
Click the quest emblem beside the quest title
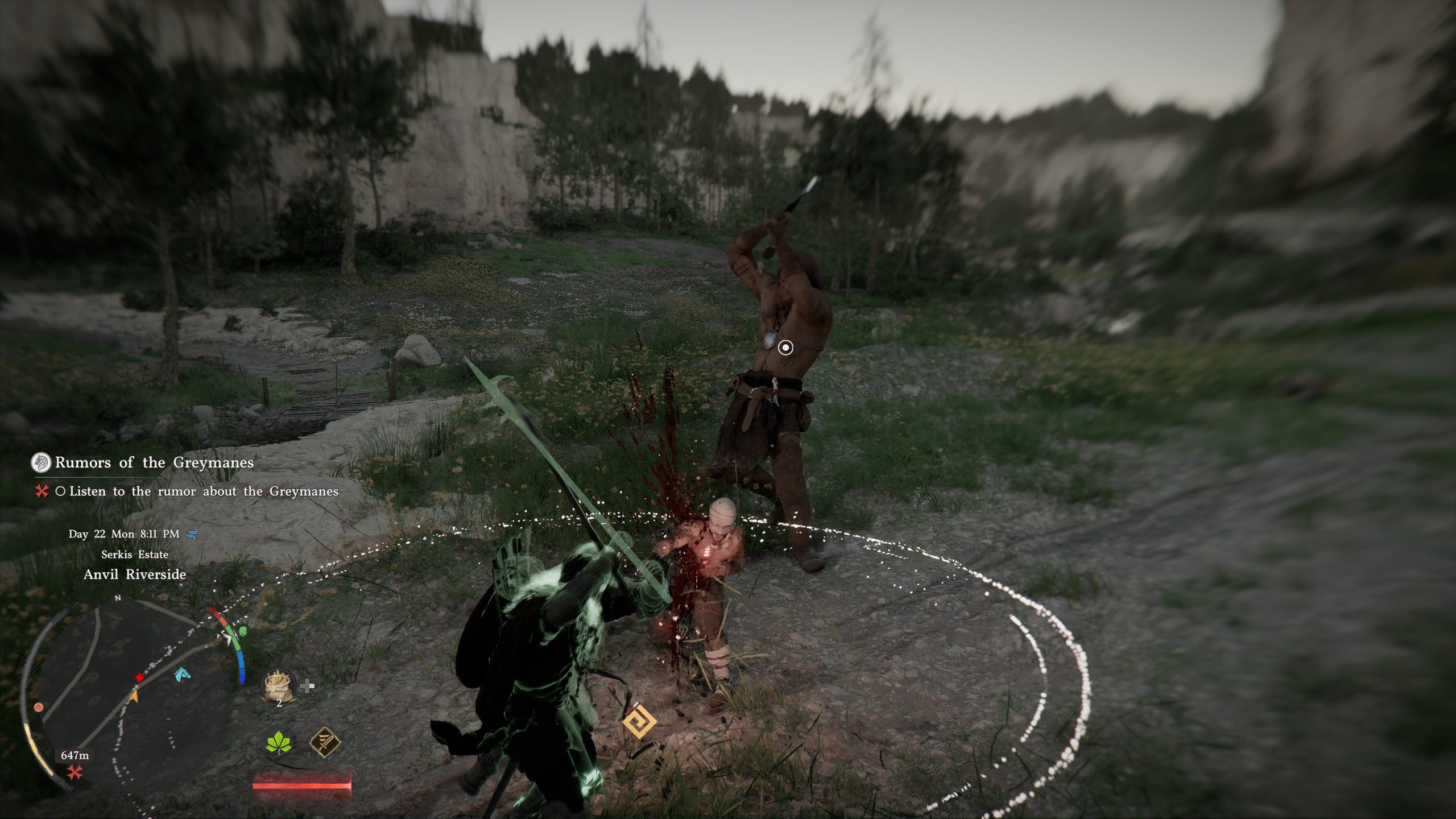[x=40, y=462]
